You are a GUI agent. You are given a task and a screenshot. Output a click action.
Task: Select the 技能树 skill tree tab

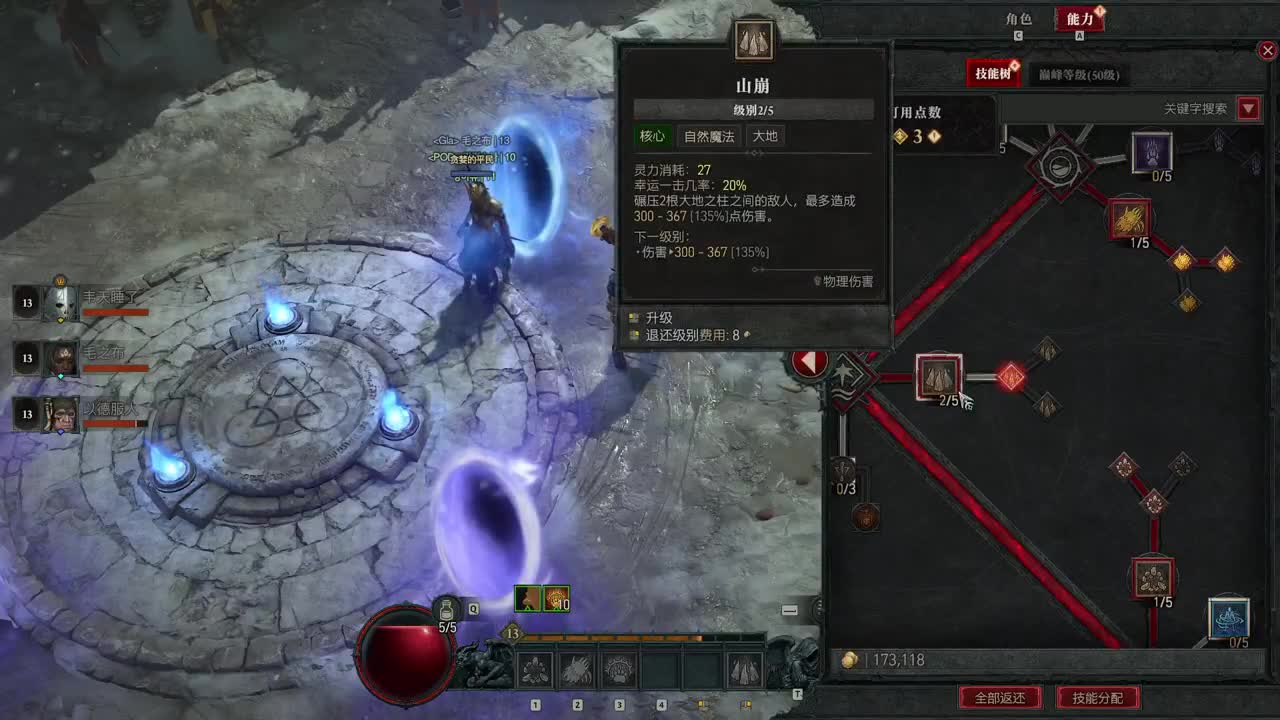pyautogui.click(x=994, y=73)
